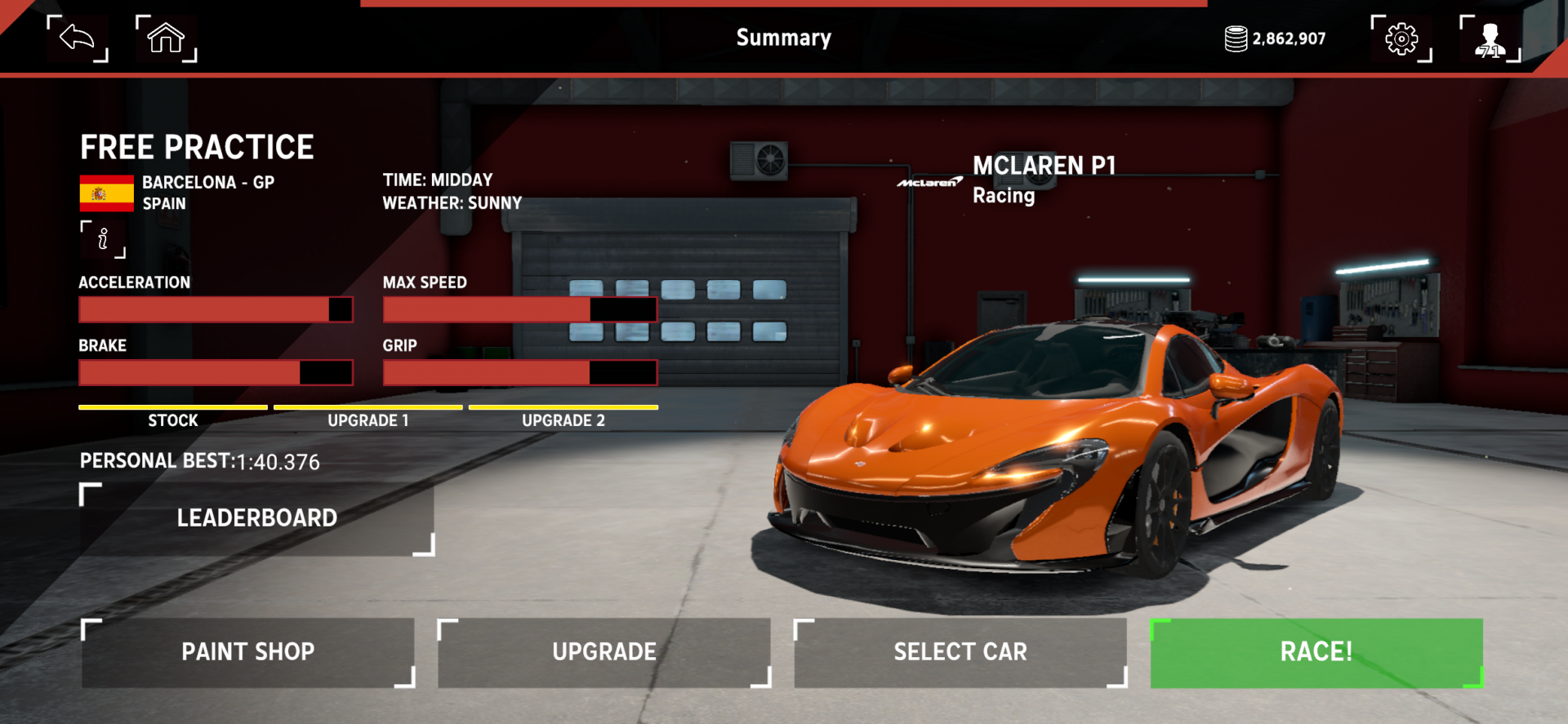Start the race with the green button
Screen dimensions: 1568x724
1316,652
